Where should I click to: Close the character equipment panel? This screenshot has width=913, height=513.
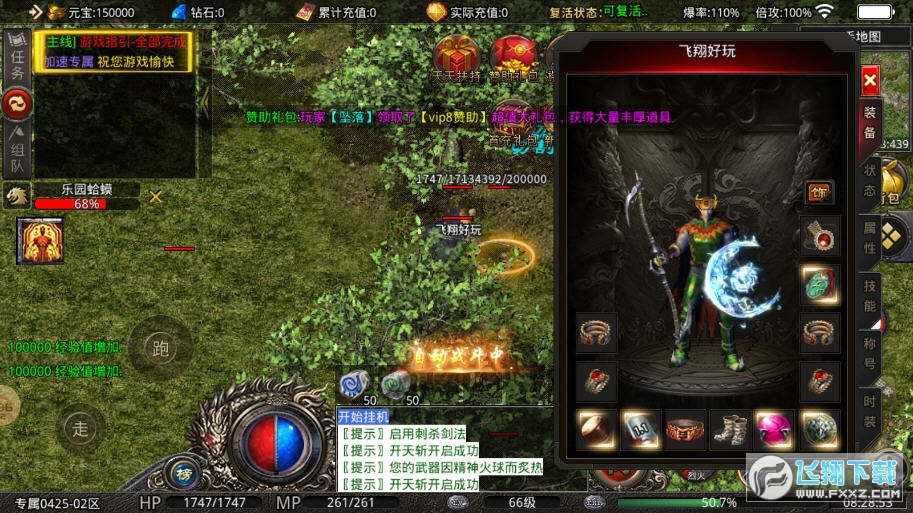(x=869, y=80)
